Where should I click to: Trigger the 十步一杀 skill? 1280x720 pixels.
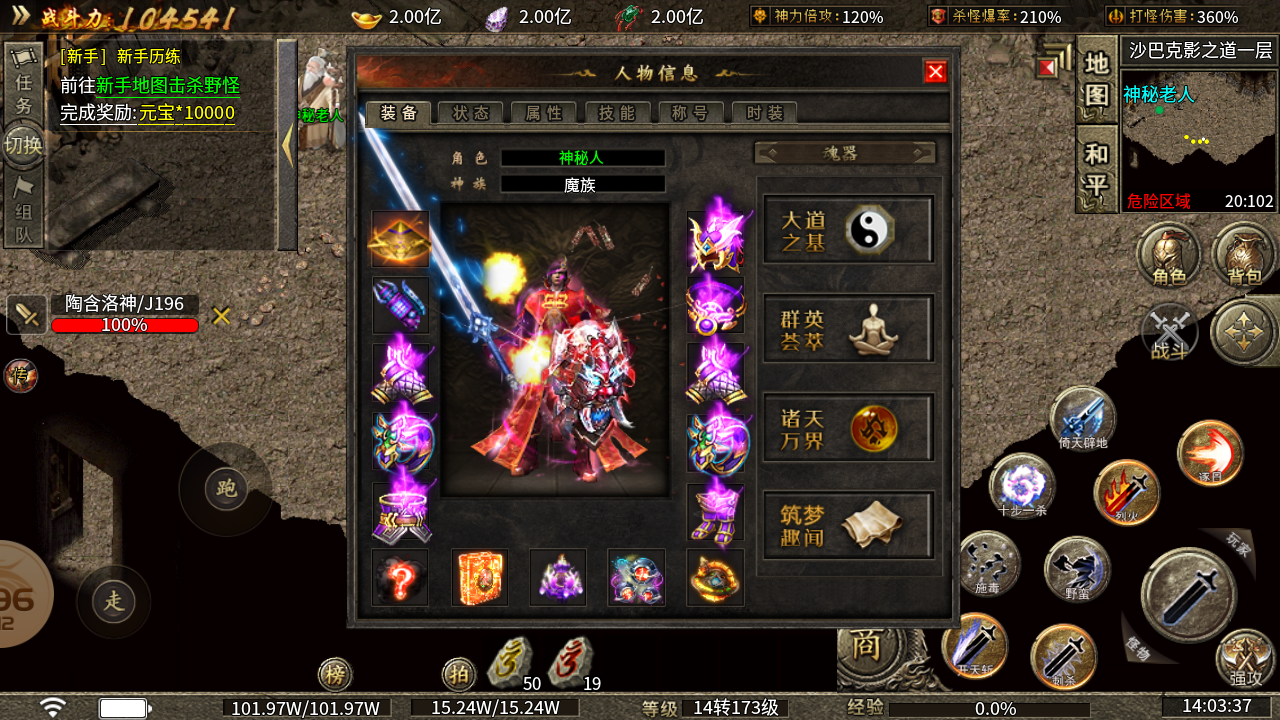[x=1020, y=485]
